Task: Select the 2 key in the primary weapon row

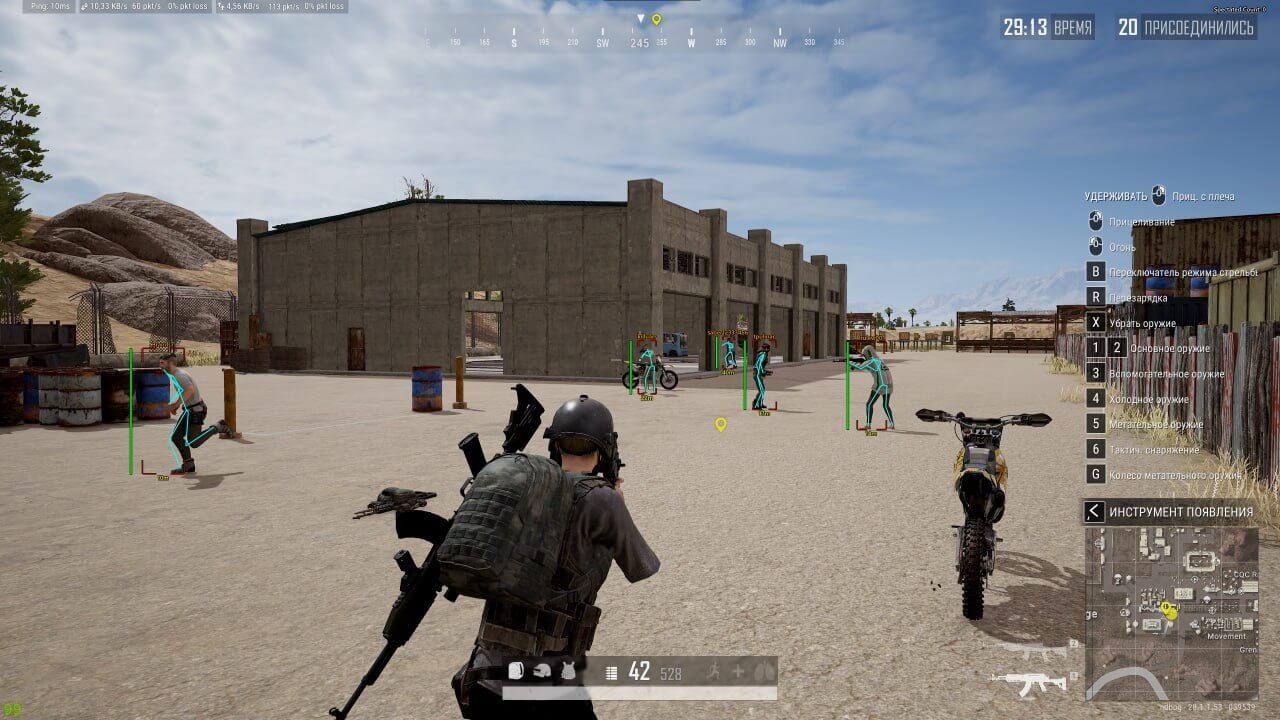Action: (x=1116, y=346)
